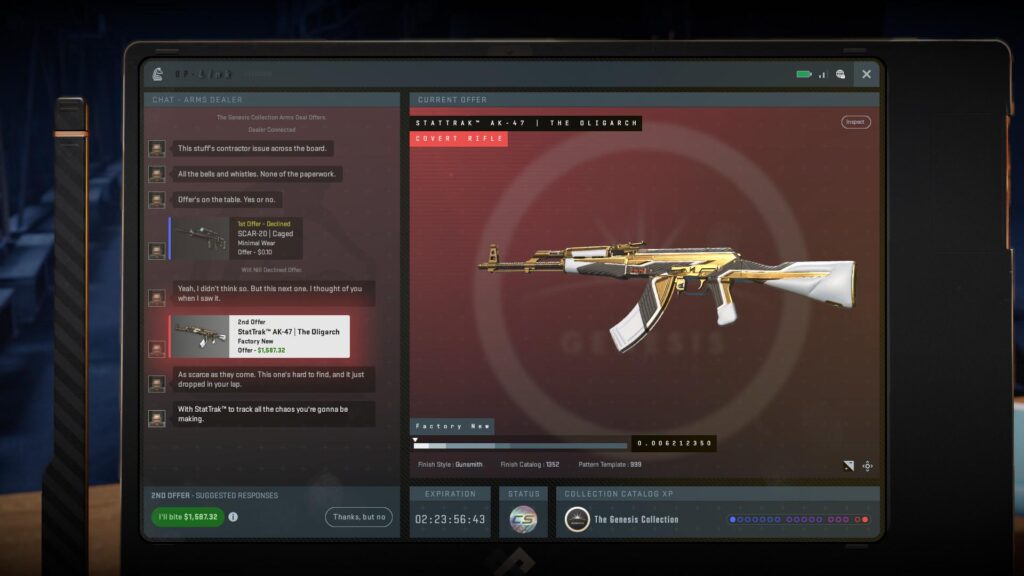Click the crosshair recenter icon below the rifle
This screenshot has height=576, width=1024.
point(867,465)
